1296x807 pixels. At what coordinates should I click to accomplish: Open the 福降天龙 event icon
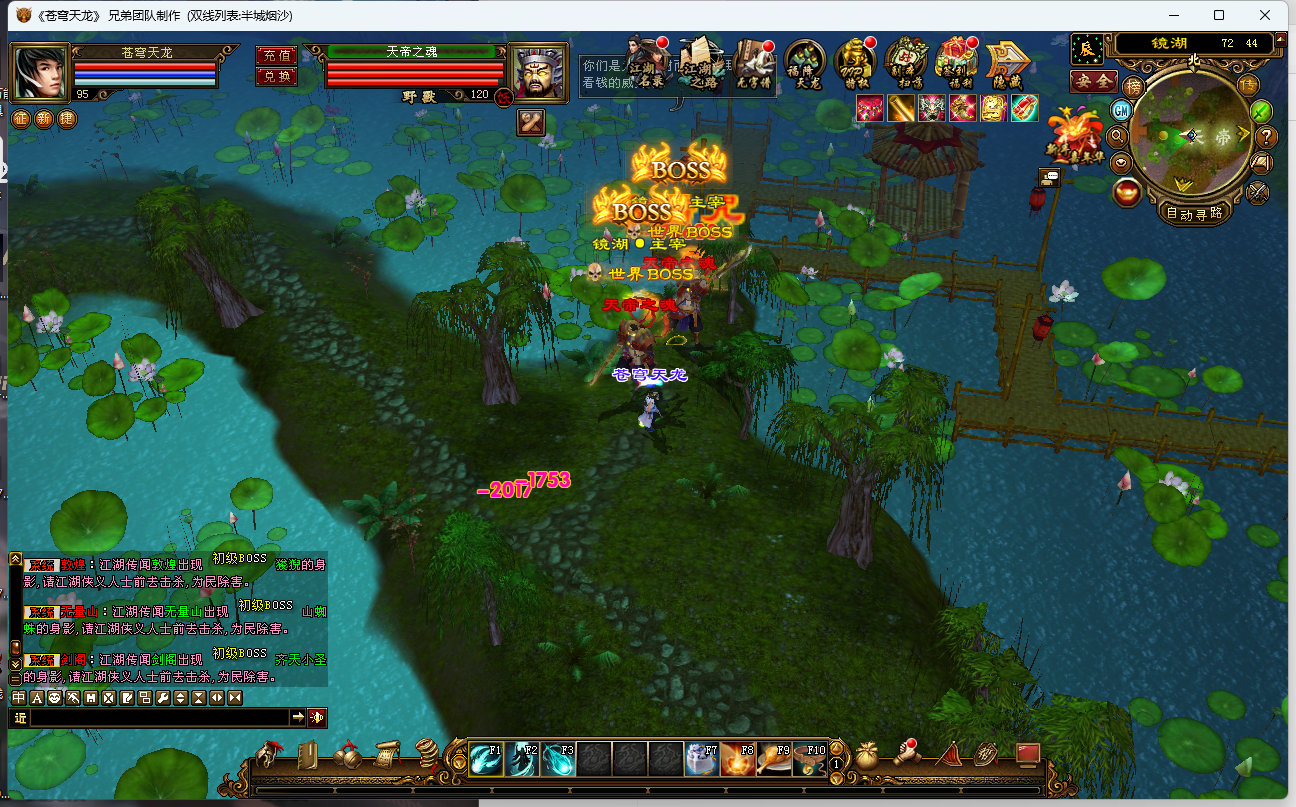coord(804,62)
